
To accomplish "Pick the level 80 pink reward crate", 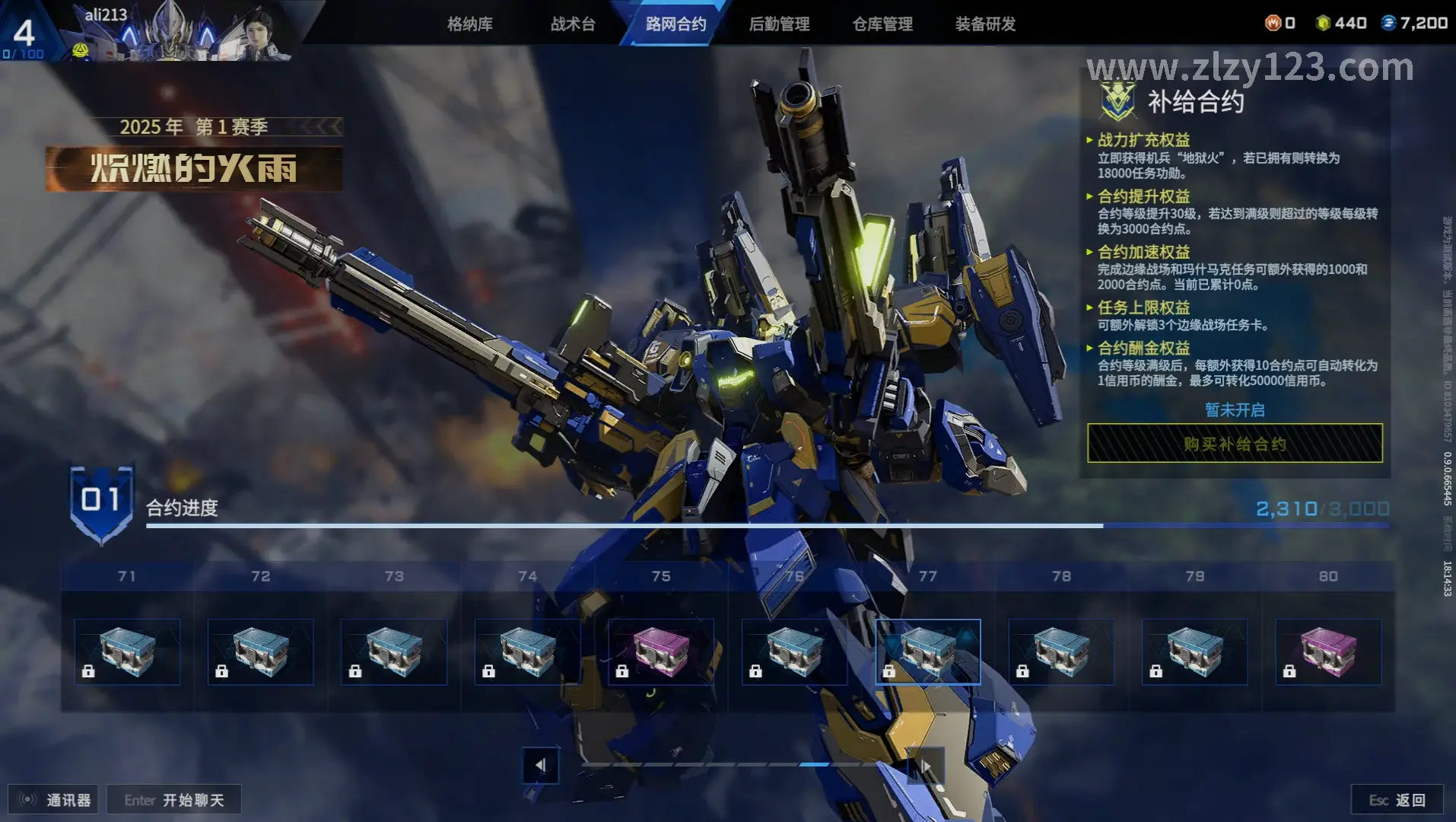I will [x=1328, y=652].
